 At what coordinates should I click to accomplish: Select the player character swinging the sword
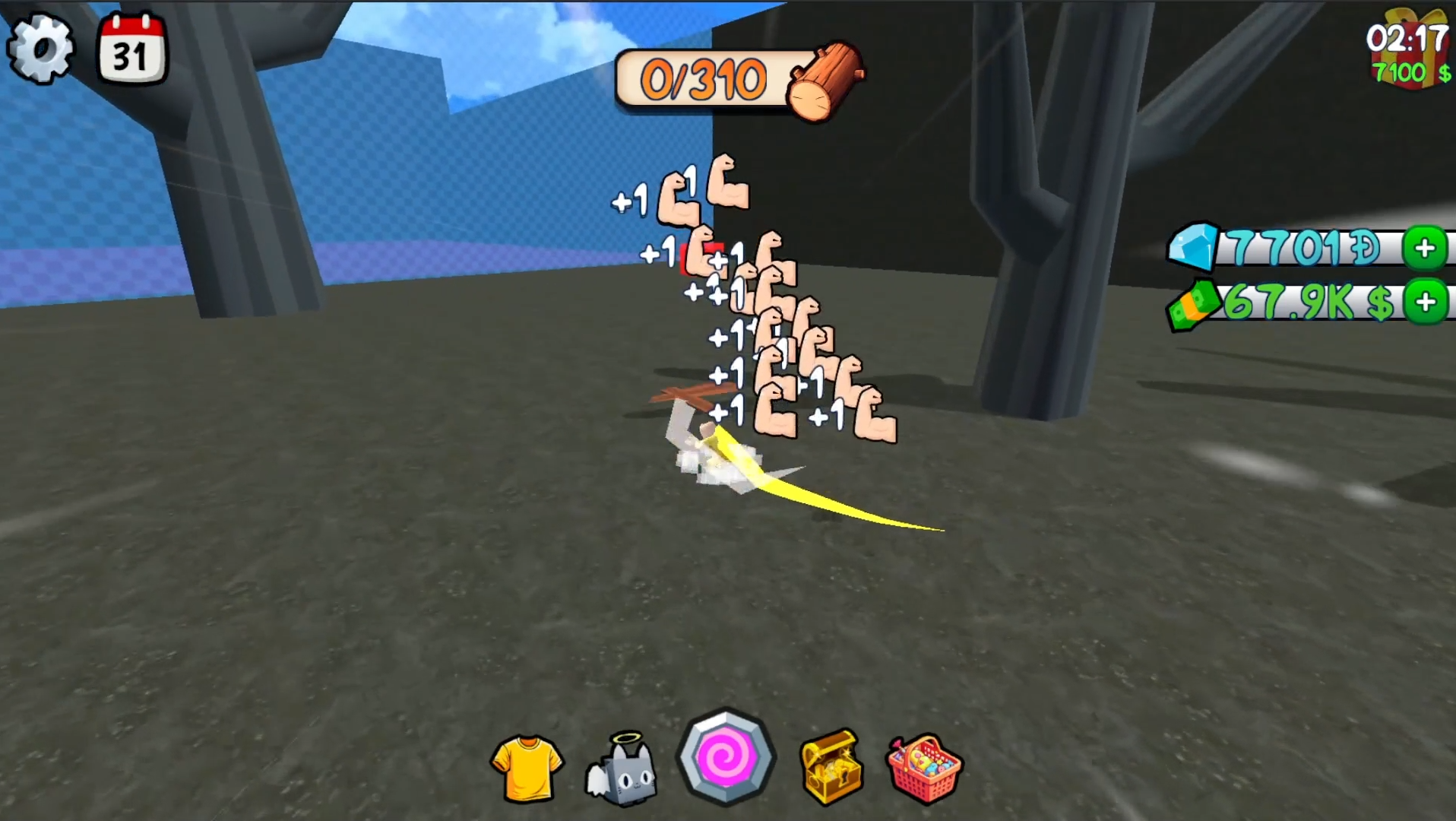point(714,456)
